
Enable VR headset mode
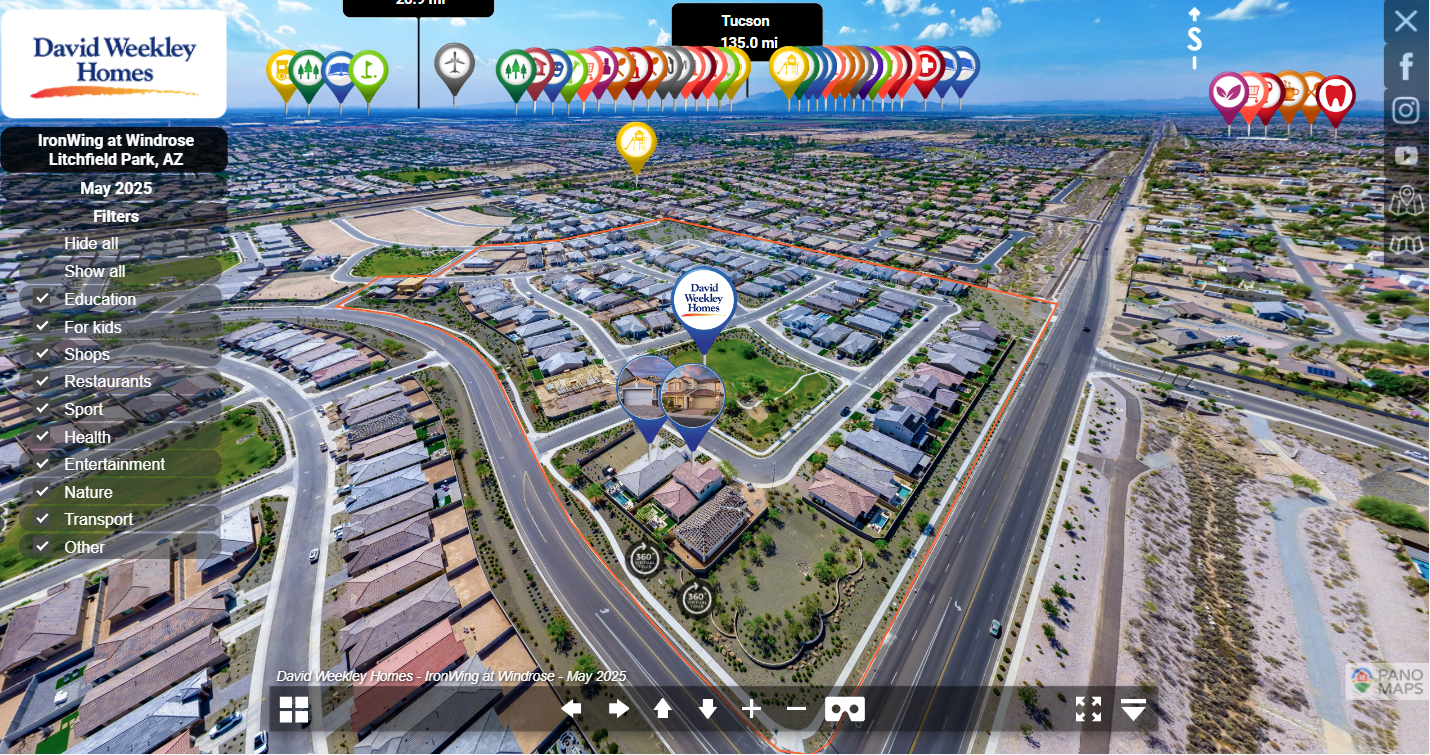[x=845, y=709]
